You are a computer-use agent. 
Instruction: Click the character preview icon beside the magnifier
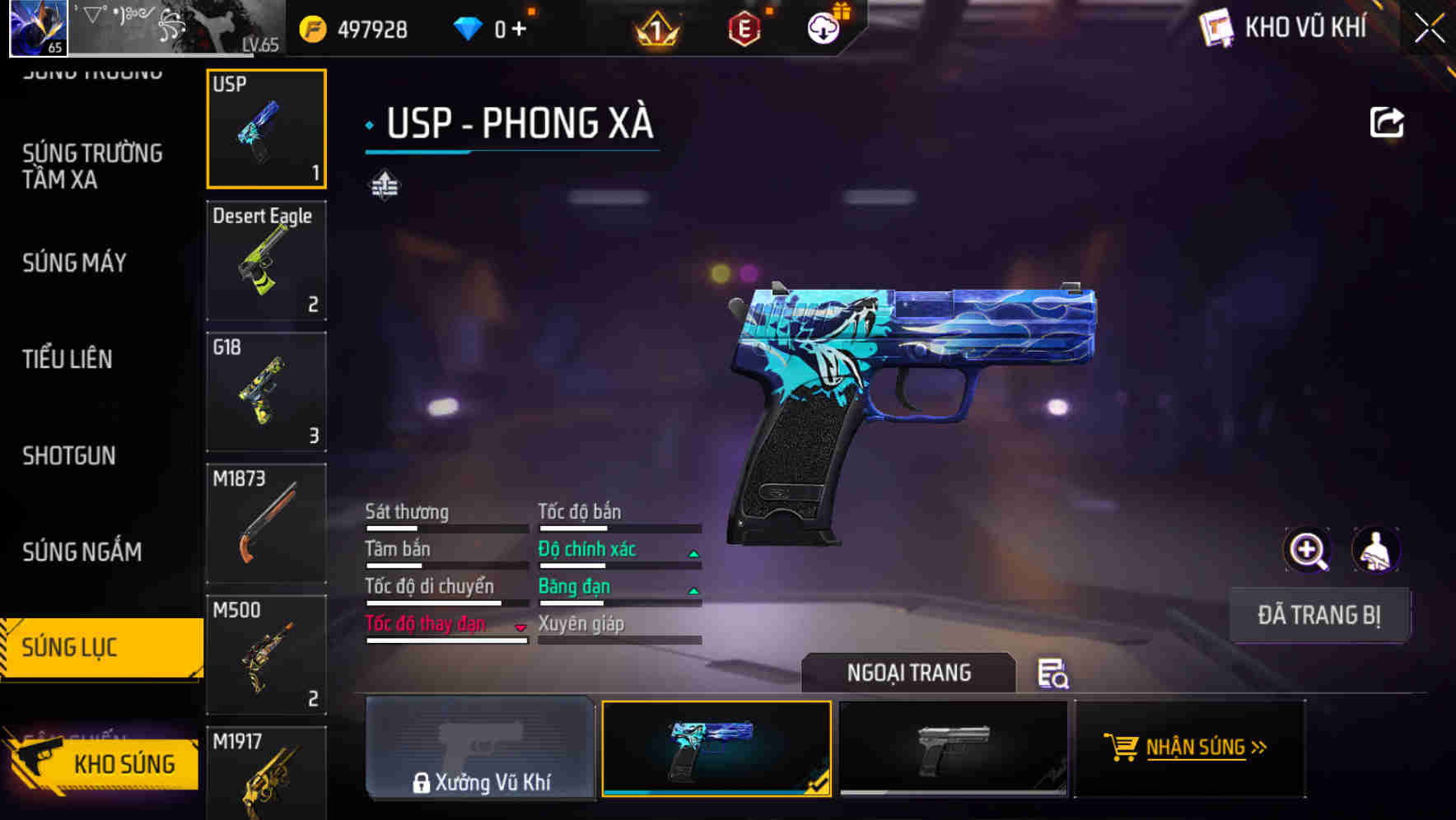(1376, 550)
